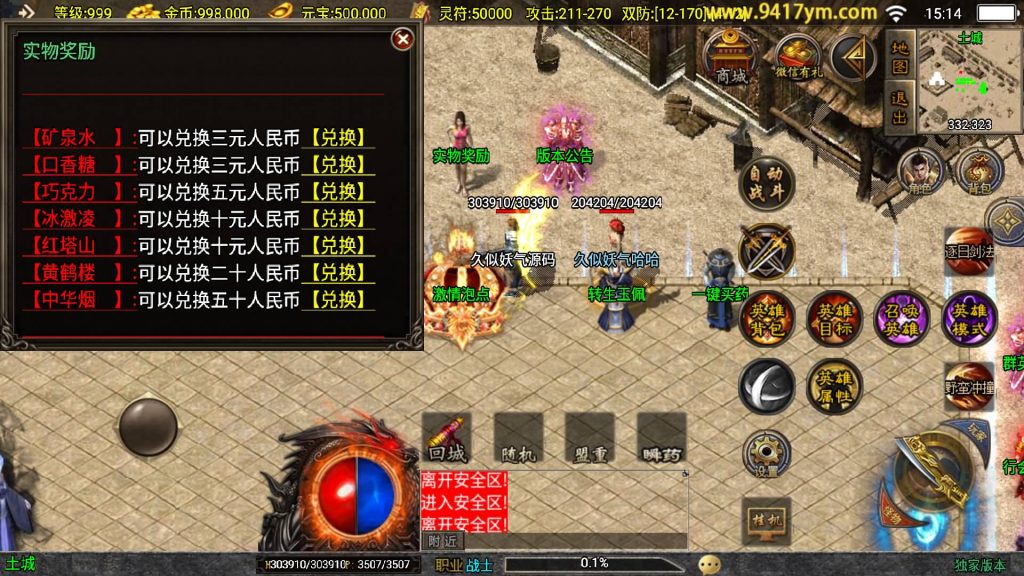Toggle 自动战斗 auto combat
Image resolution: width=1024 pixels, height=576 pixels.
pyautogui.click(x=767, y=185)
